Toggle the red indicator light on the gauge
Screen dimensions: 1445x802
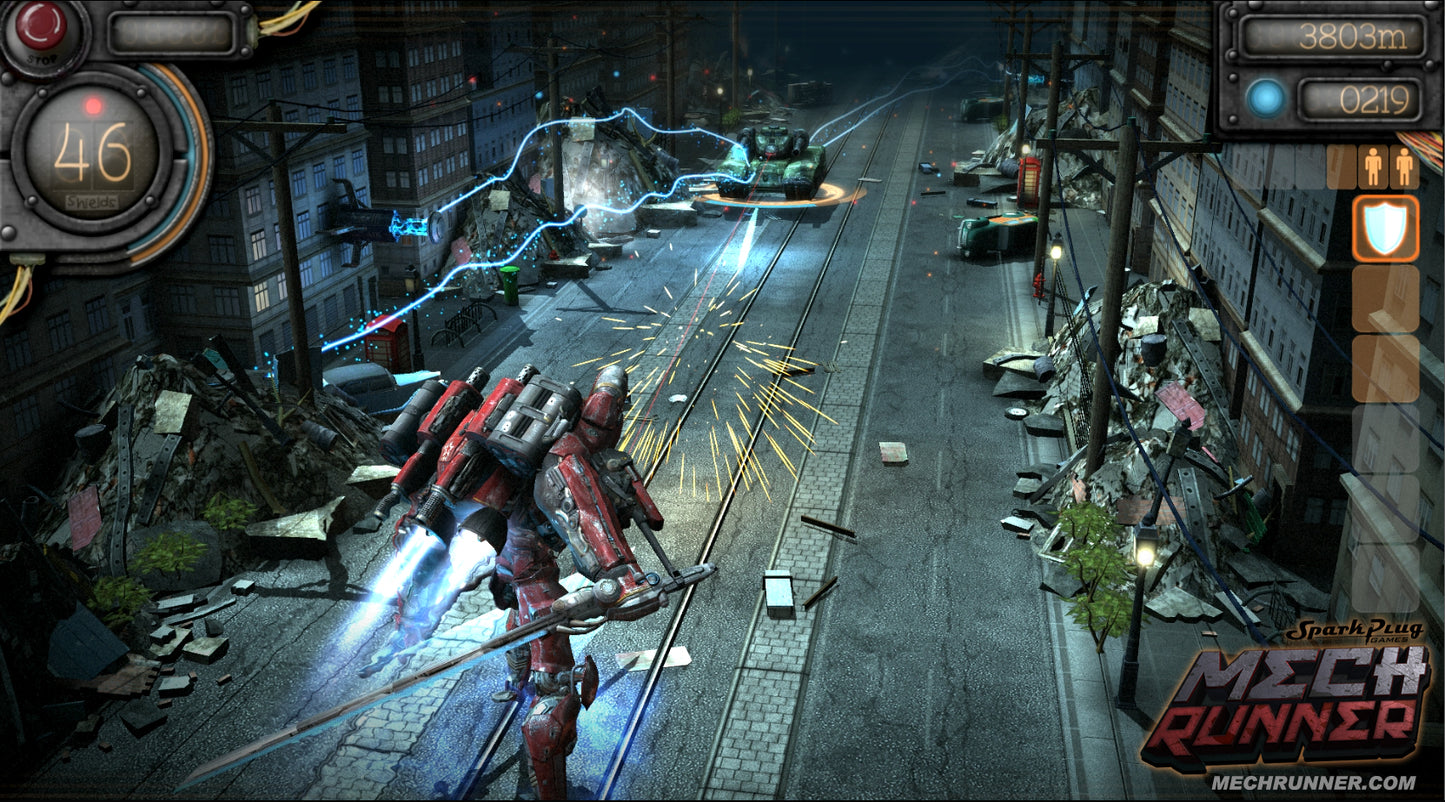92,101
